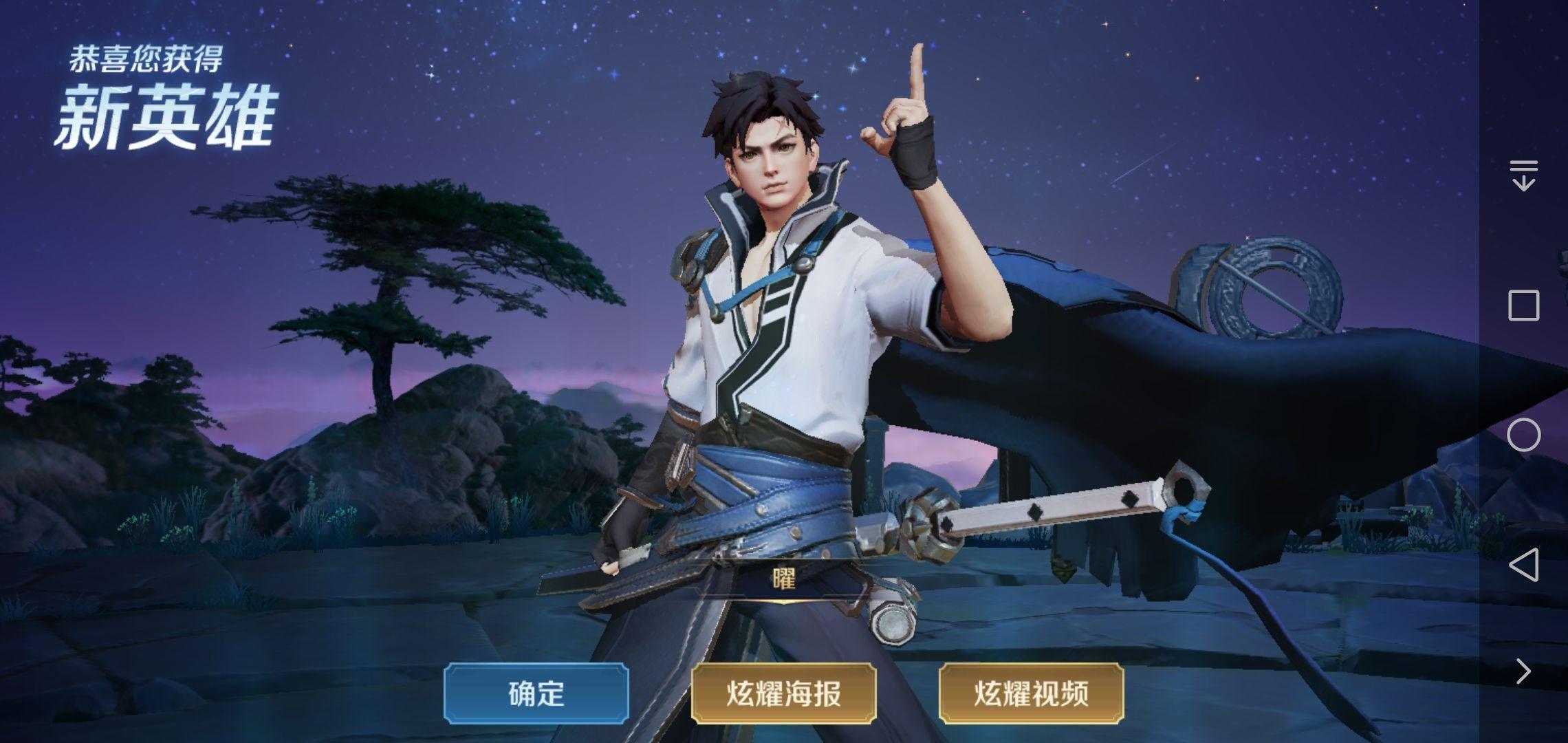Tap the Android back triangle button
The height and width of the screenshot is (743, 1568).
[x=1523, y=565]
